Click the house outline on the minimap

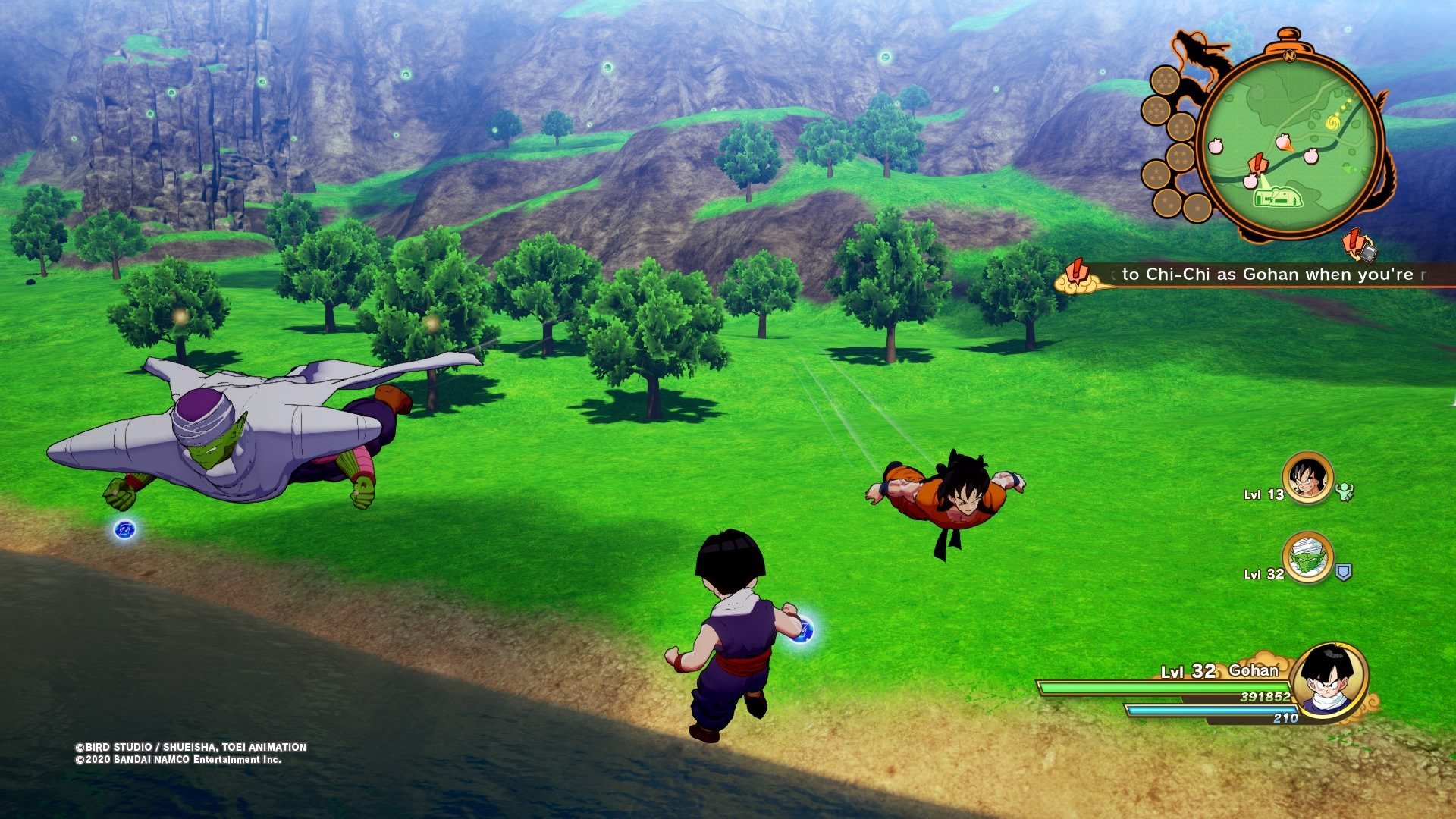tap(1279, 197)
